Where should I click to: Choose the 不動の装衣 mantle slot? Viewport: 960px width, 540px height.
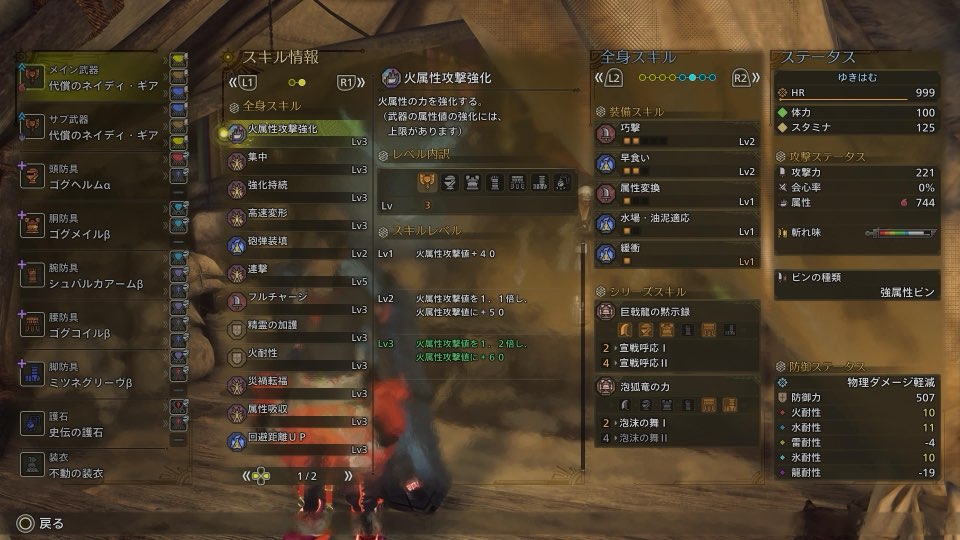click(92, 466)
